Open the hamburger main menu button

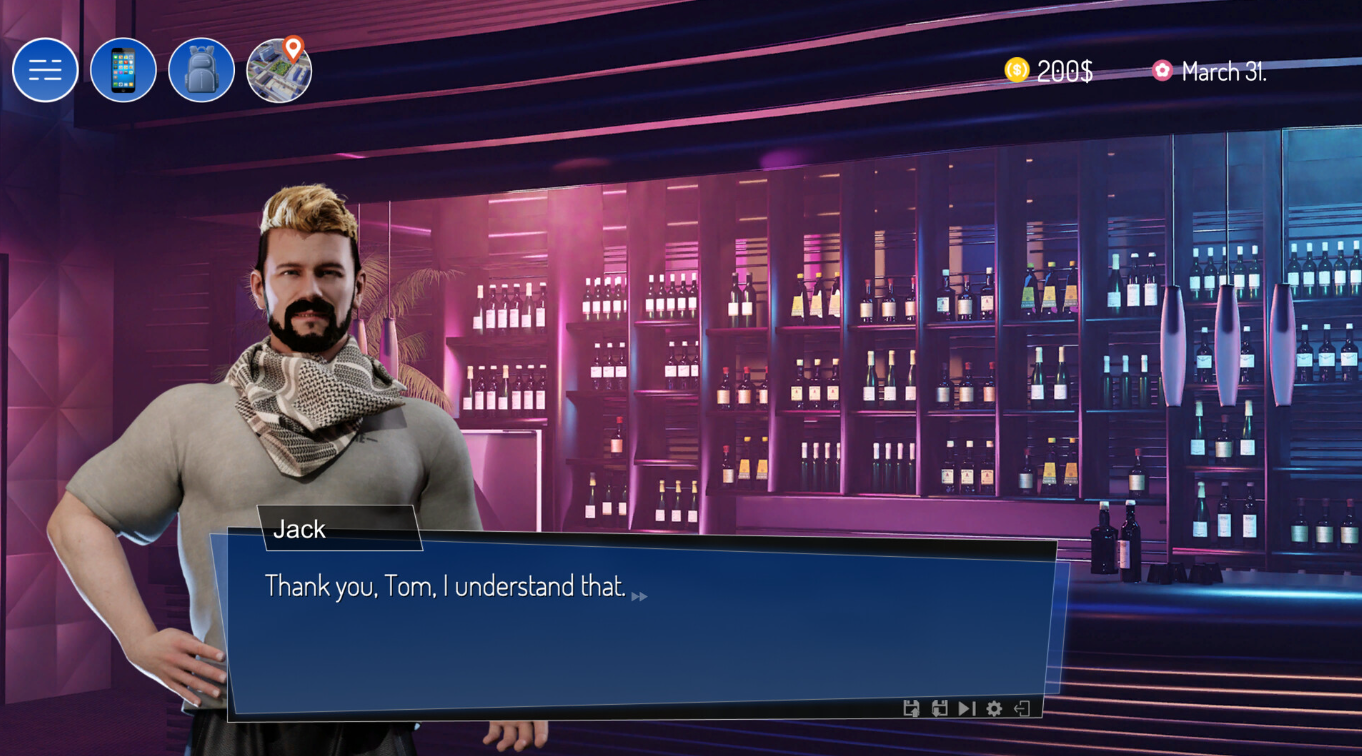click(45, 70)
